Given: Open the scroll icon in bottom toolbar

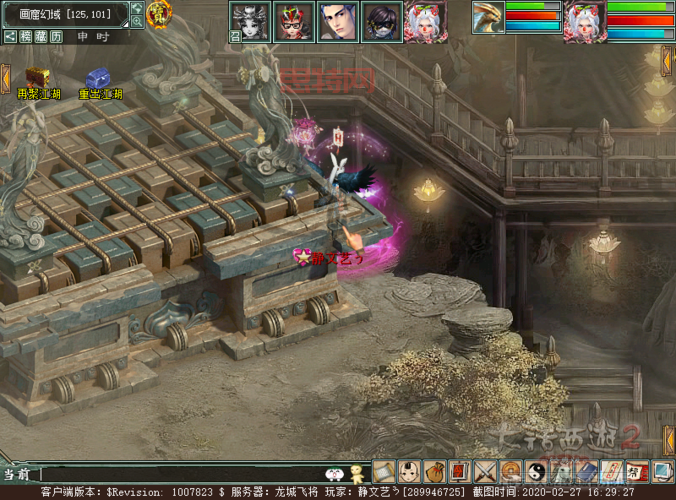Looking at the screenshot, I should coord(384,471).
